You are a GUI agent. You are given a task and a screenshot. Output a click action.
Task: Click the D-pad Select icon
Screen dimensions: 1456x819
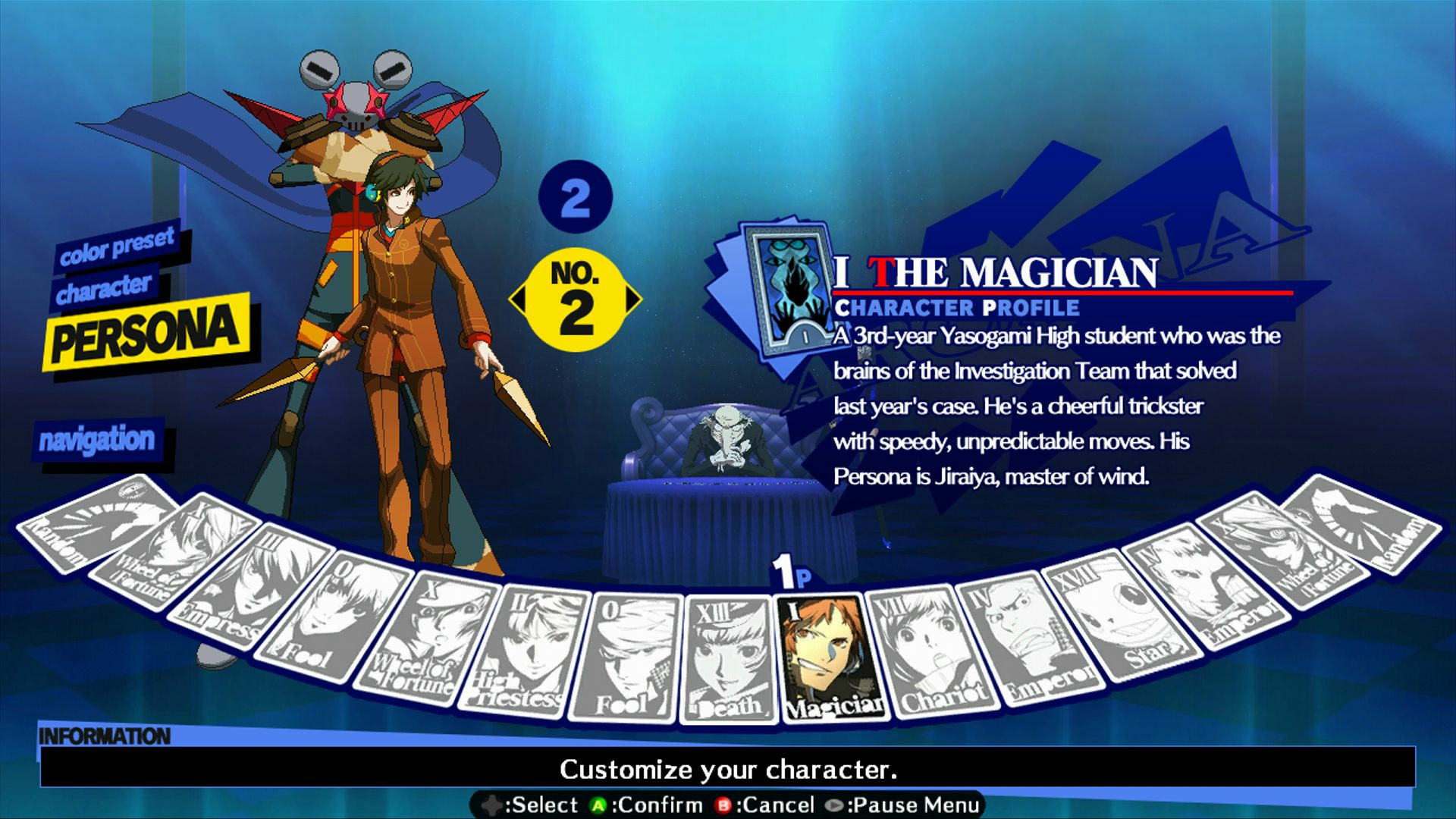click(x=490, y=805)
